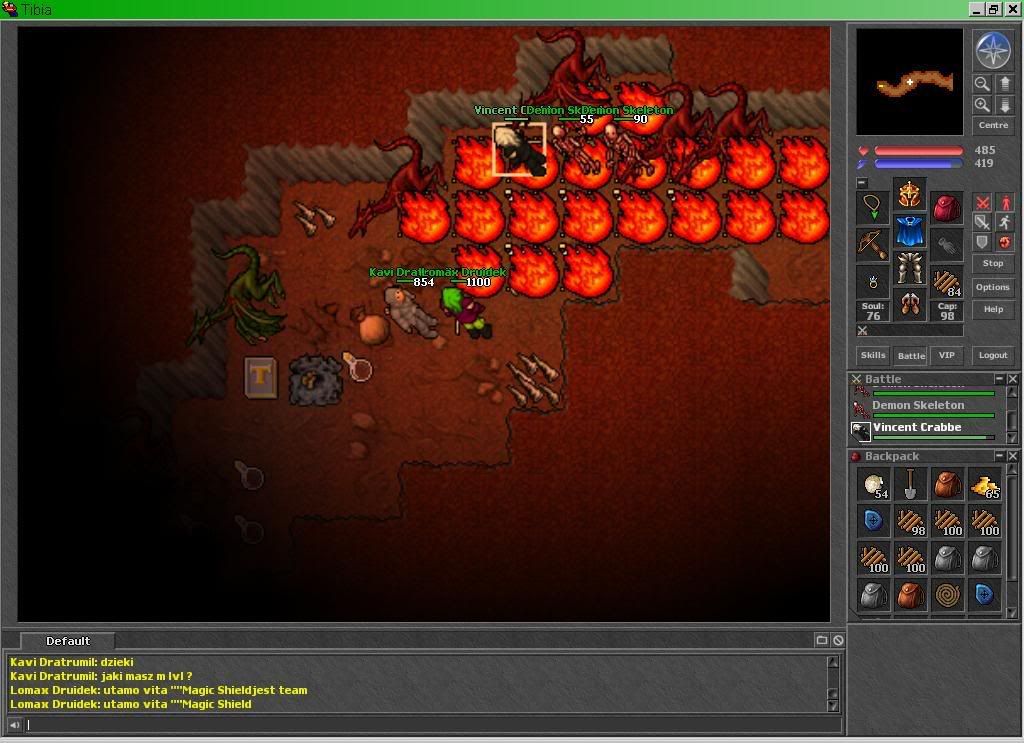Open the Skills window
The image size is (1024, 743).
coord(873,355)
